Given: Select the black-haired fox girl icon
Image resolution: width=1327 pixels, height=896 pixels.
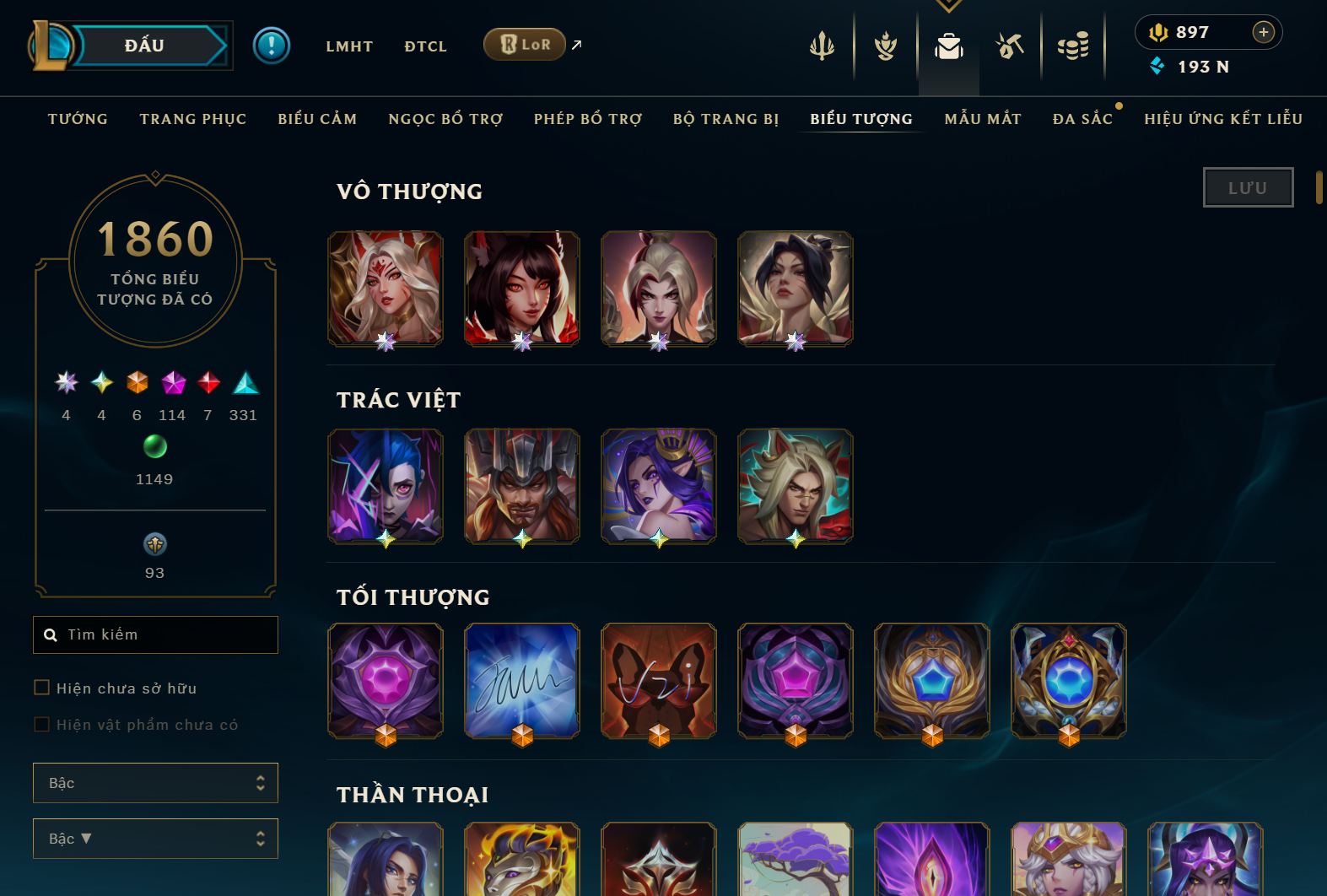Looking at the screenshot, I should coord(522,288).
